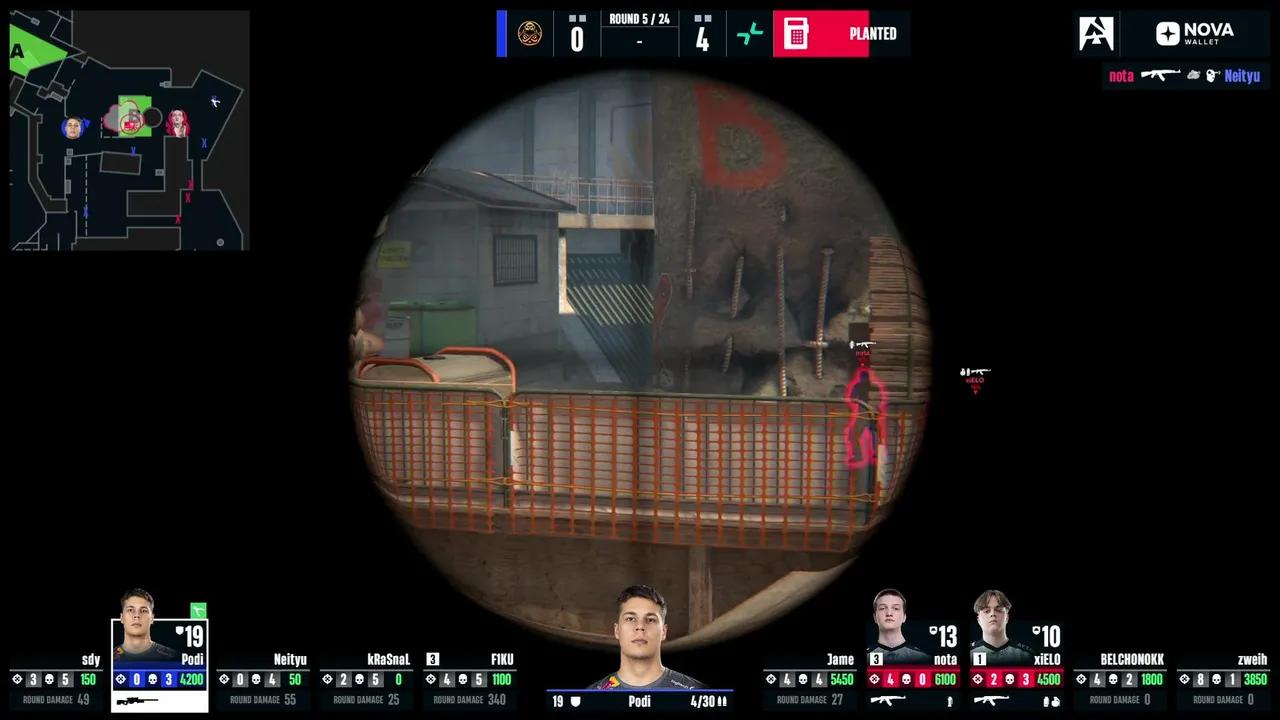This screenshot has height=720, width=1280.
Task: Click the grenade icon under xiELO's stats
Action: [x=1053, y=699]
